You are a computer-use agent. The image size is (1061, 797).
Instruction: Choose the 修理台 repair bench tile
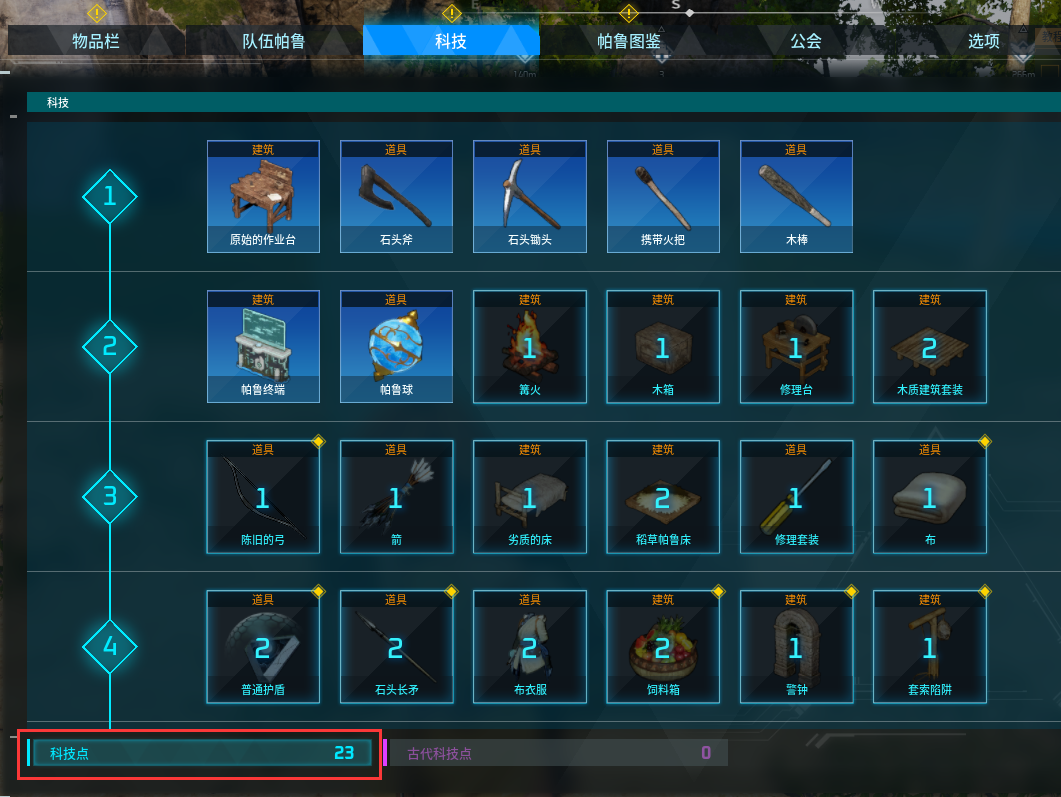(x=796, y=346)
